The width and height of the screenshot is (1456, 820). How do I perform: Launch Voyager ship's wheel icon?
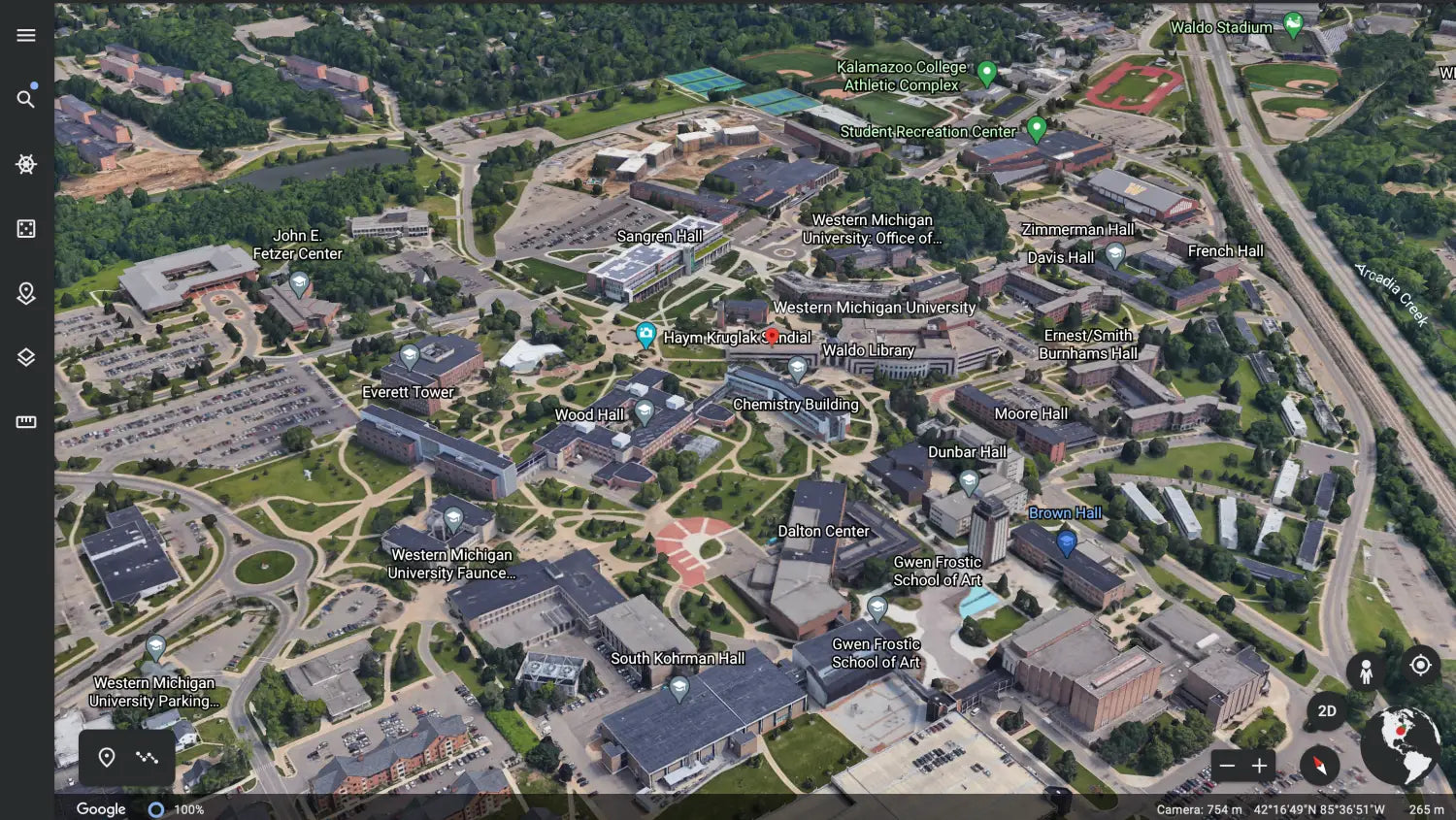pyautogui.click(x=26, y=164)
